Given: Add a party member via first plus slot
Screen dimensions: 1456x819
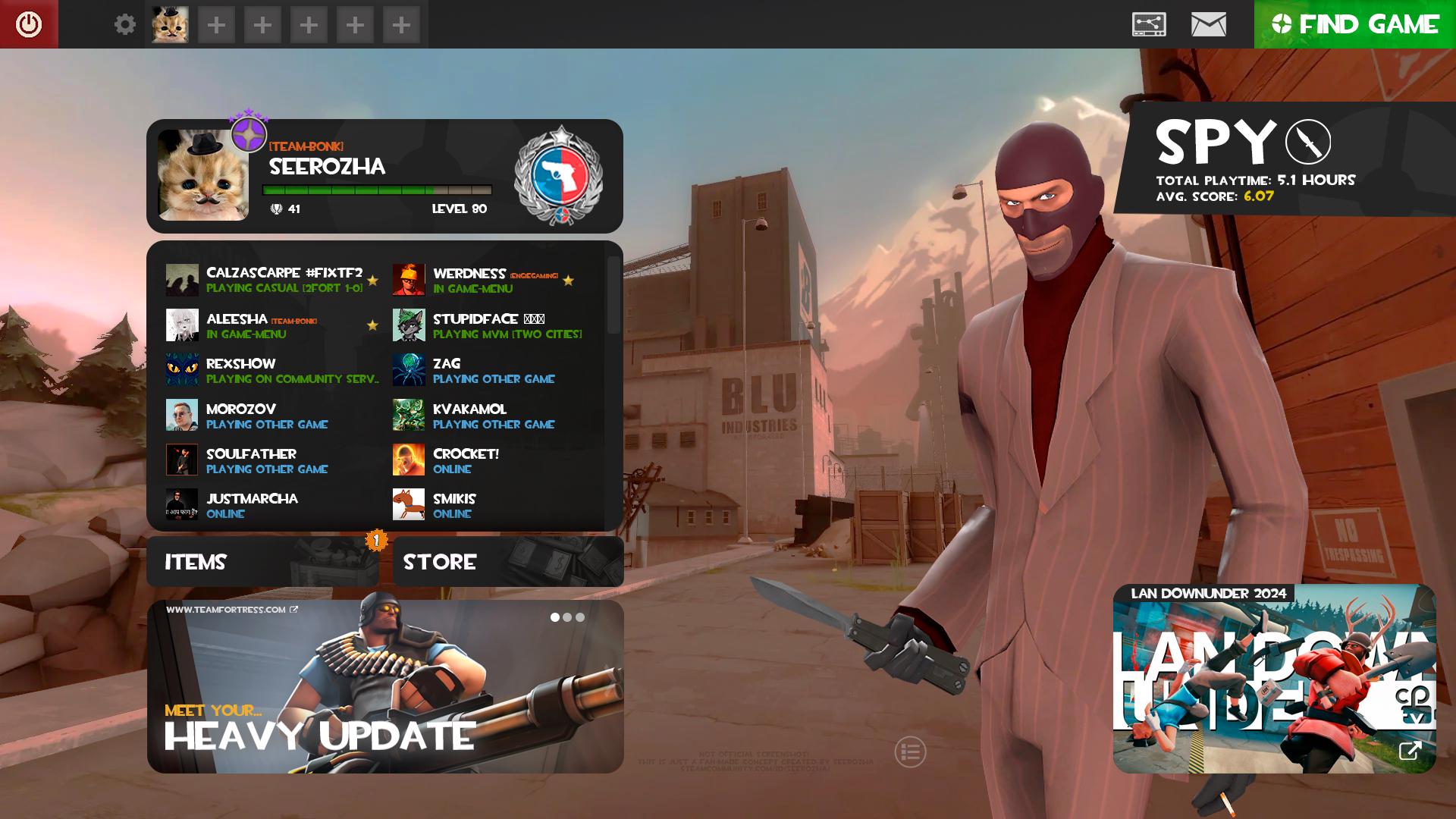Looking at the screenshot, I should coord(216,24).
